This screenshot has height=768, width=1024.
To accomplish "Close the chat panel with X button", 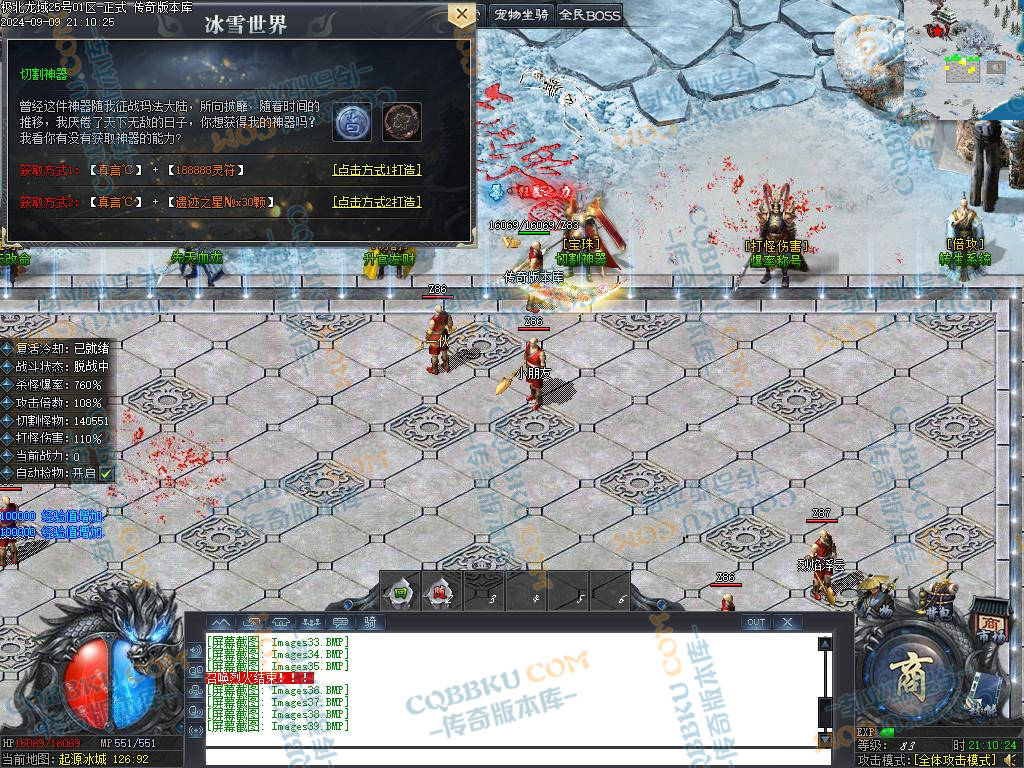I will [x=787, y=622].
